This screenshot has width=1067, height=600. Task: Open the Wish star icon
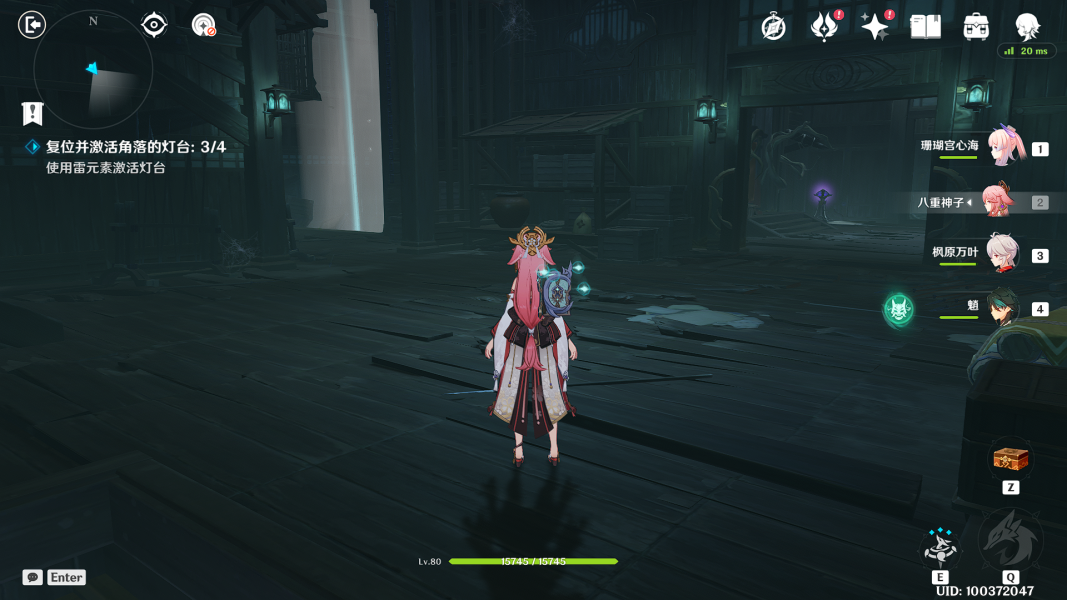pos(874,27)
